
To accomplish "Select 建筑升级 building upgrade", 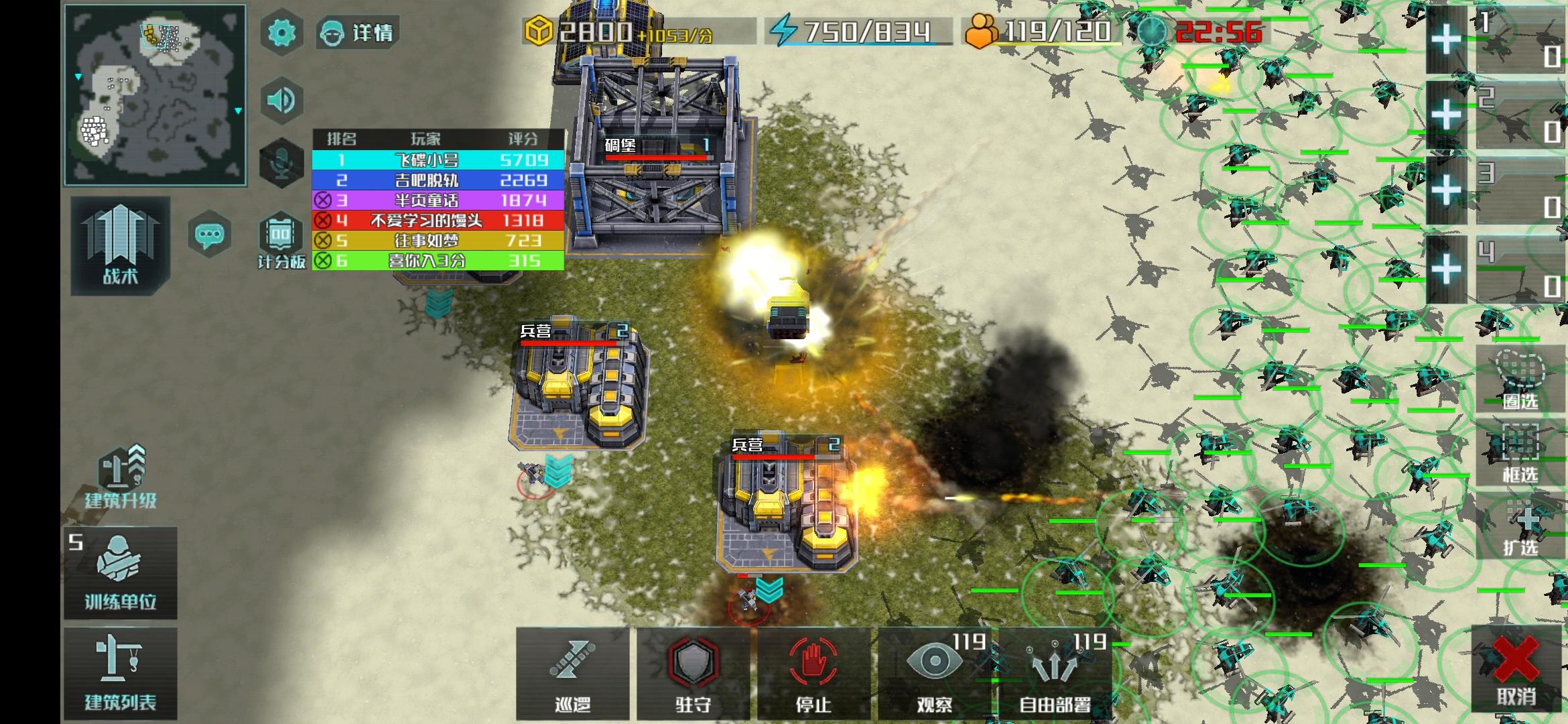I will tap(121, 477).
